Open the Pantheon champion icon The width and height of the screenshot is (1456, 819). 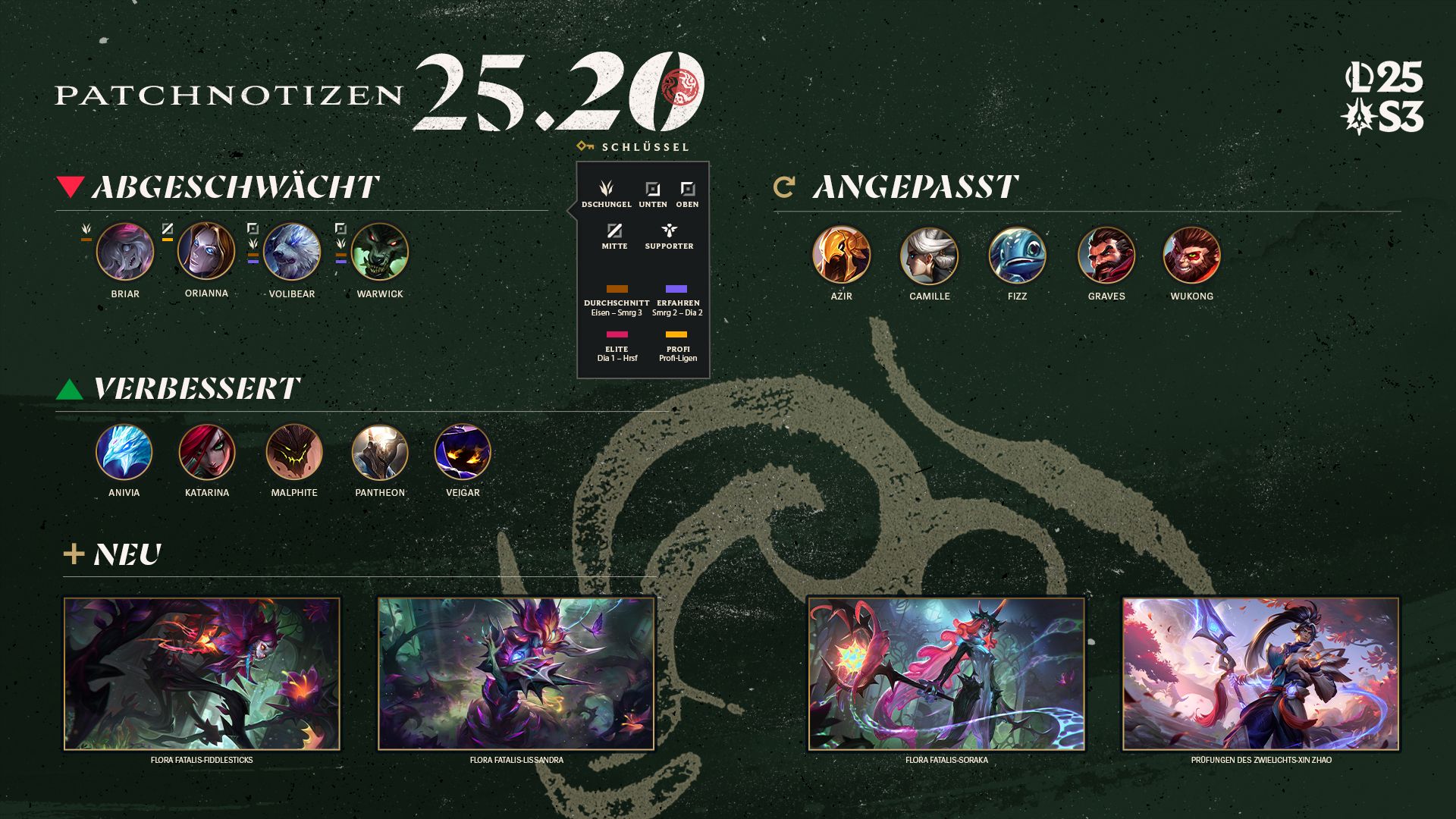[x=380, y=453]
